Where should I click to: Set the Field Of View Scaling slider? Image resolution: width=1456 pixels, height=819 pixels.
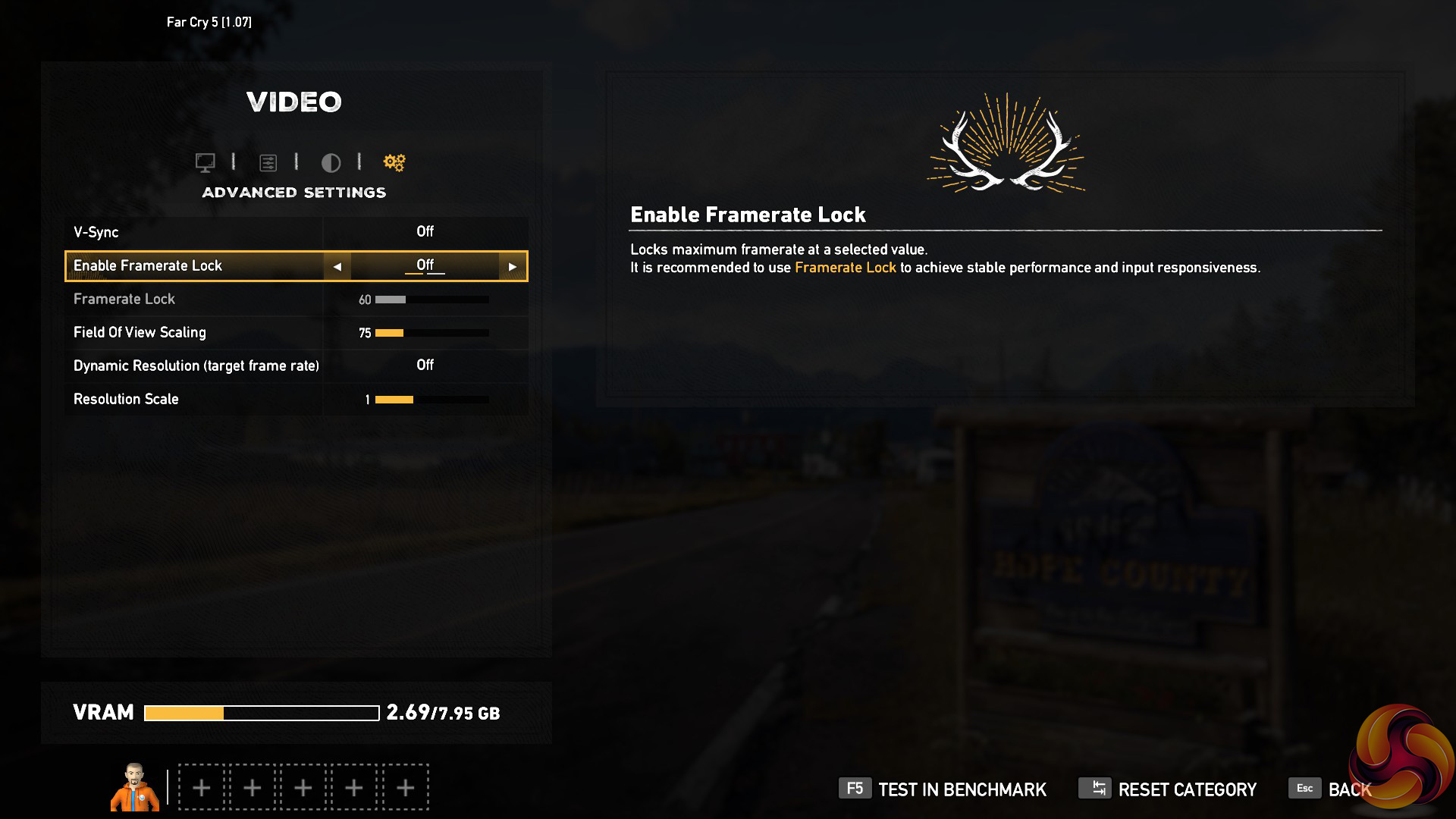[x=431, y=333]
